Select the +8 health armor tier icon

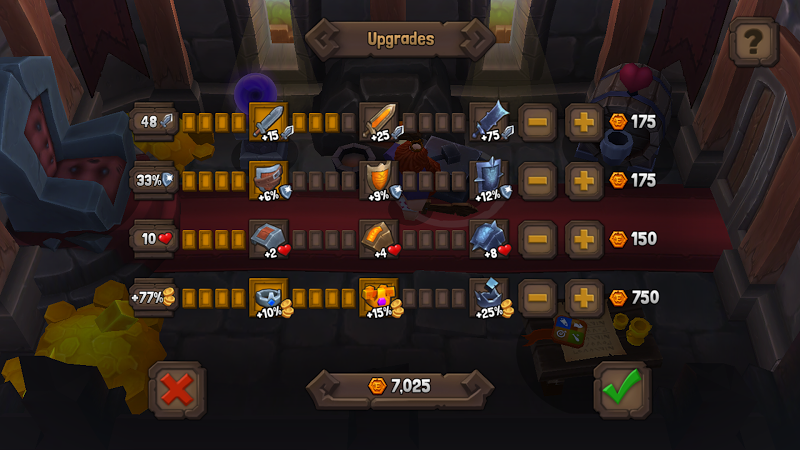tap(488, 239)
